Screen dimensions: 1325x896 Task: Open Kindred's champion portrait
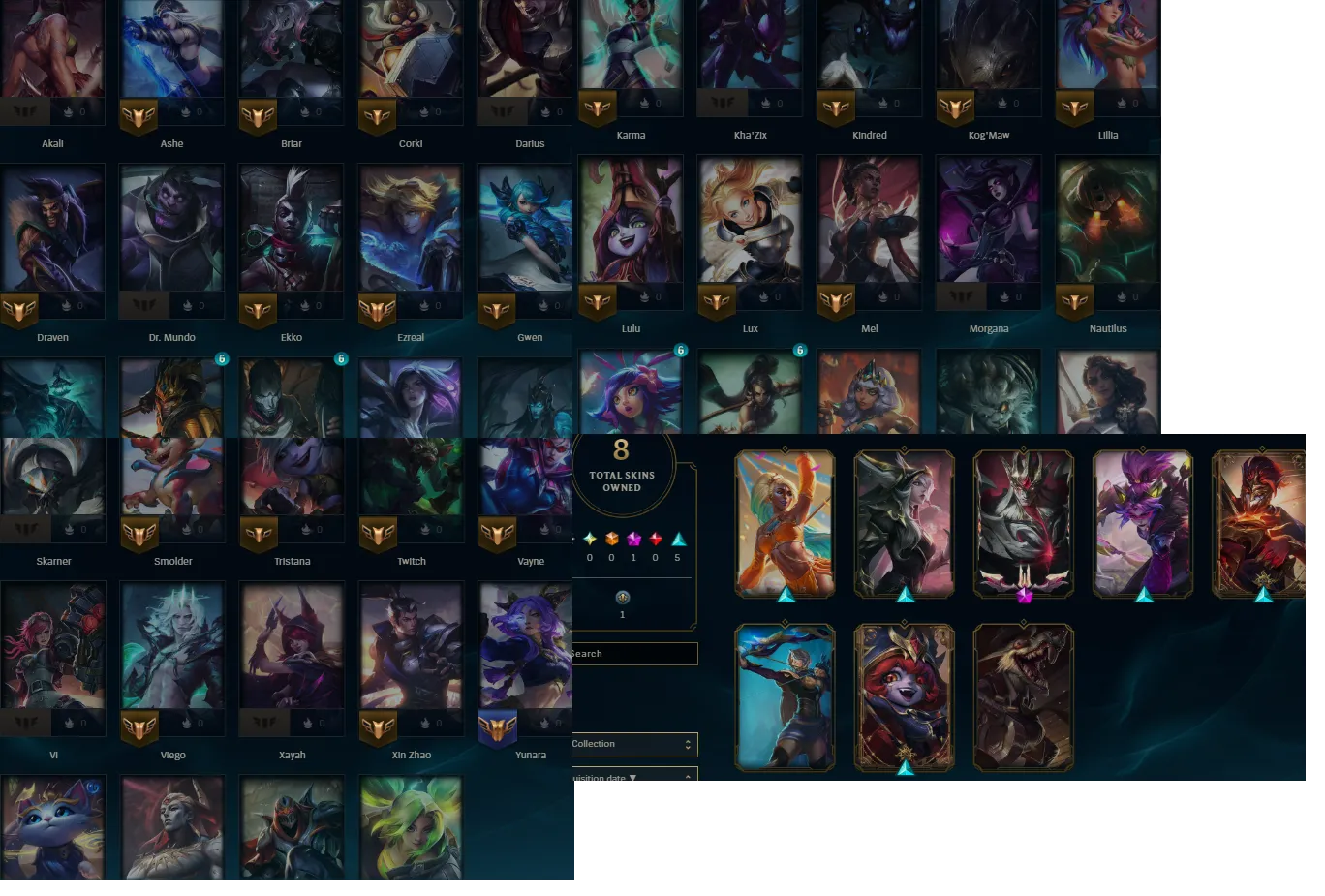coord(869,48)
